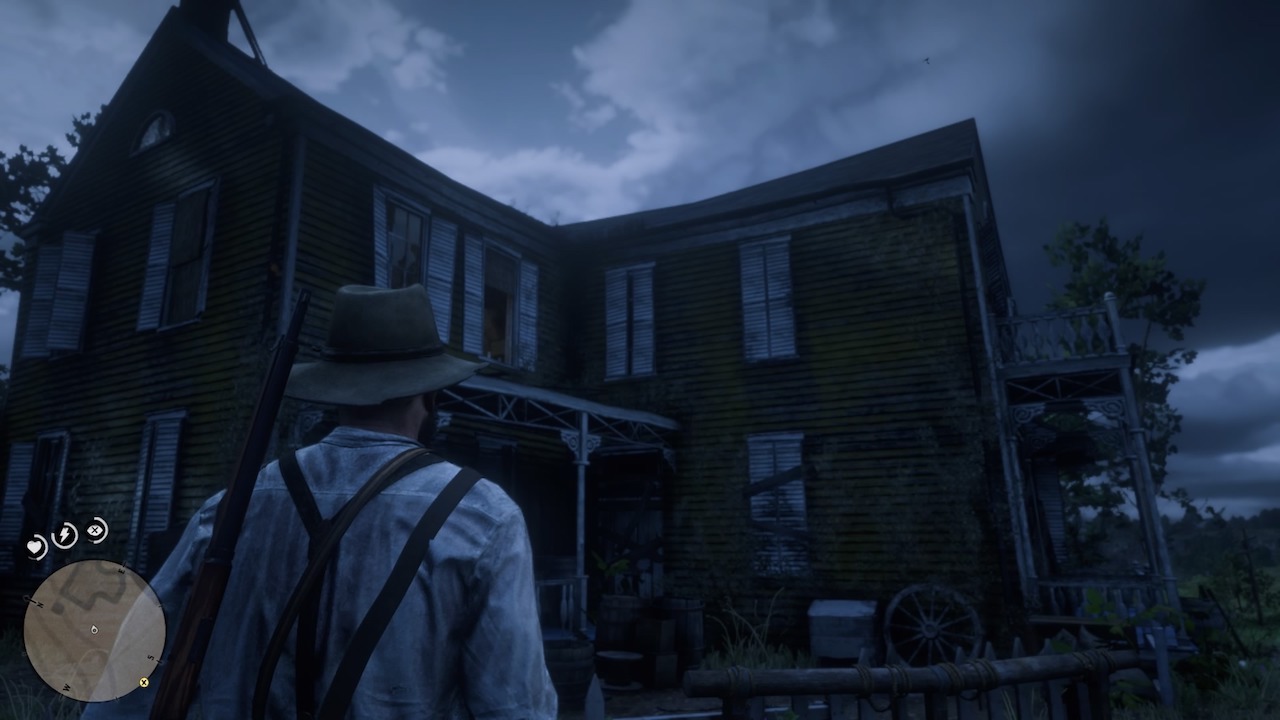Click the arched attic window of the house

click(150, 130)
